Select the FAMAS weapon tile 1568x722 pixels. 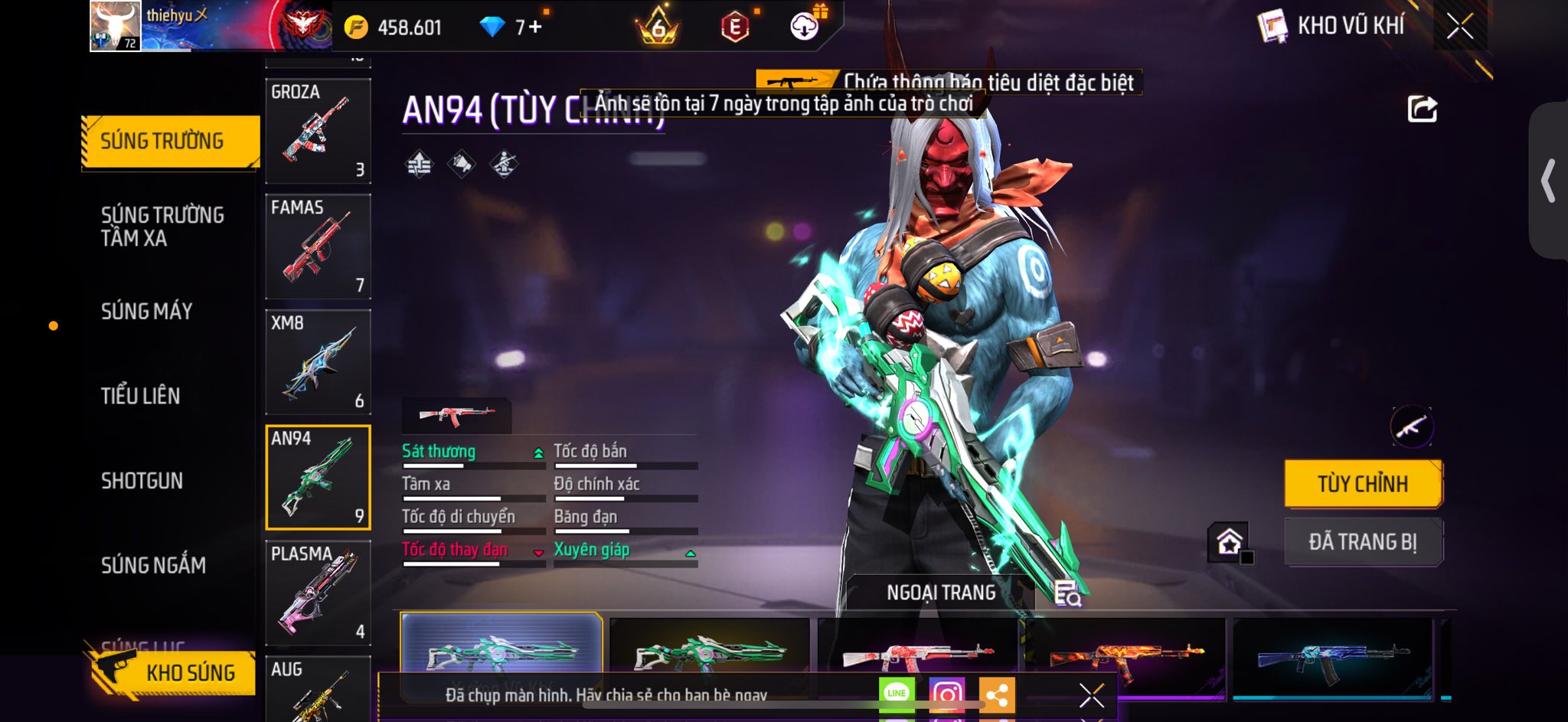[x=318, y=247]
